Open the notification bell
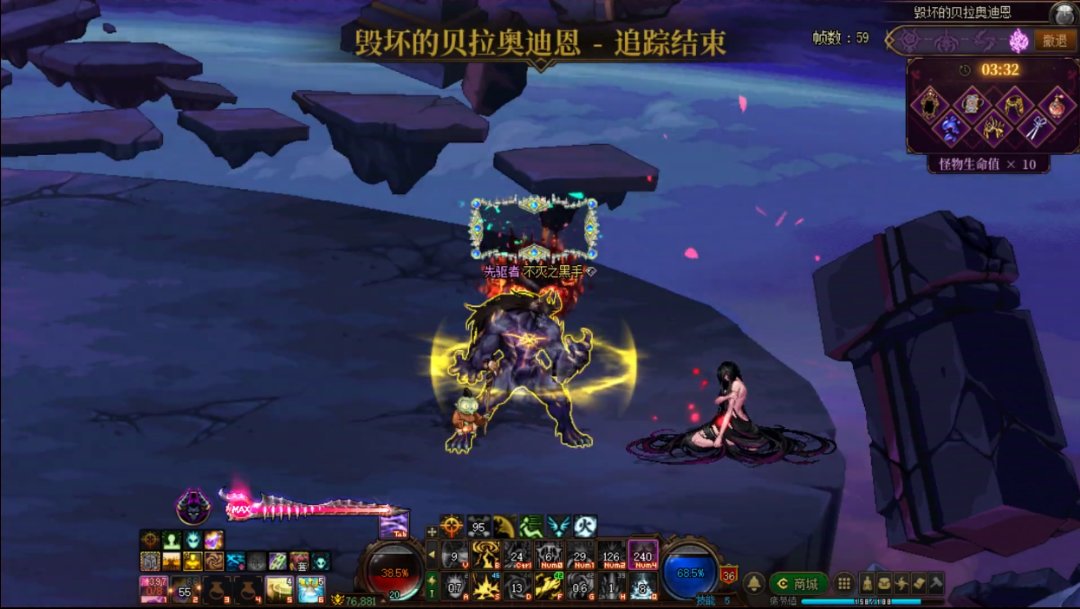 click(754, 583)
